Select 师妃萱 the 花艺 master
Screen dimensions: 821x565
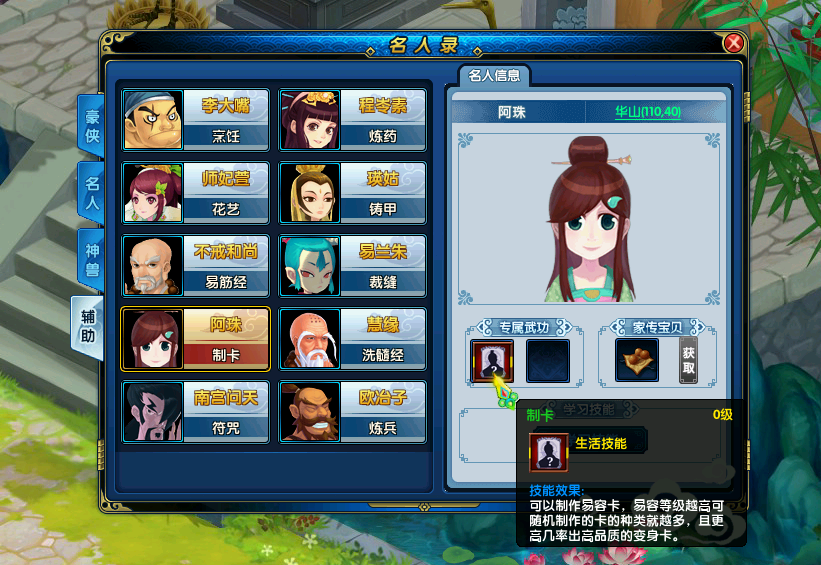pyautogui.click(x=196, y=193)
